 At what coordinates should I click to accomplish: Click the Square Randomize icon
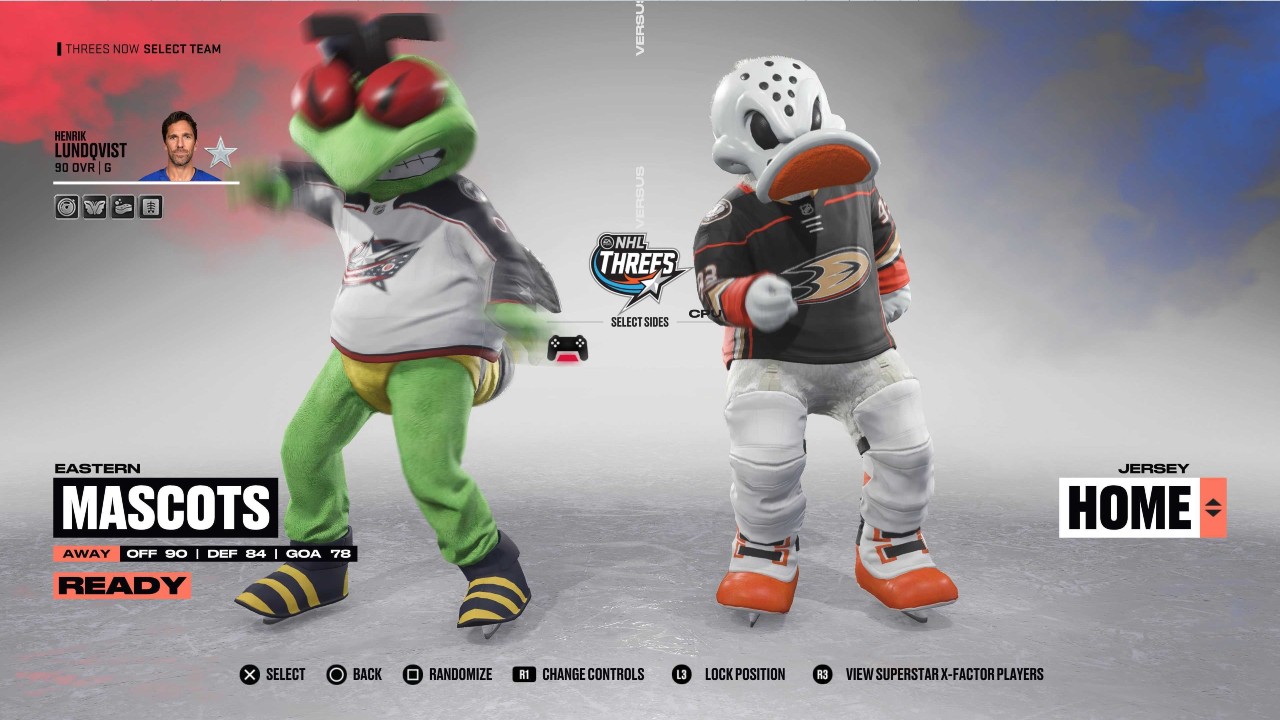[x=411, y=674]
